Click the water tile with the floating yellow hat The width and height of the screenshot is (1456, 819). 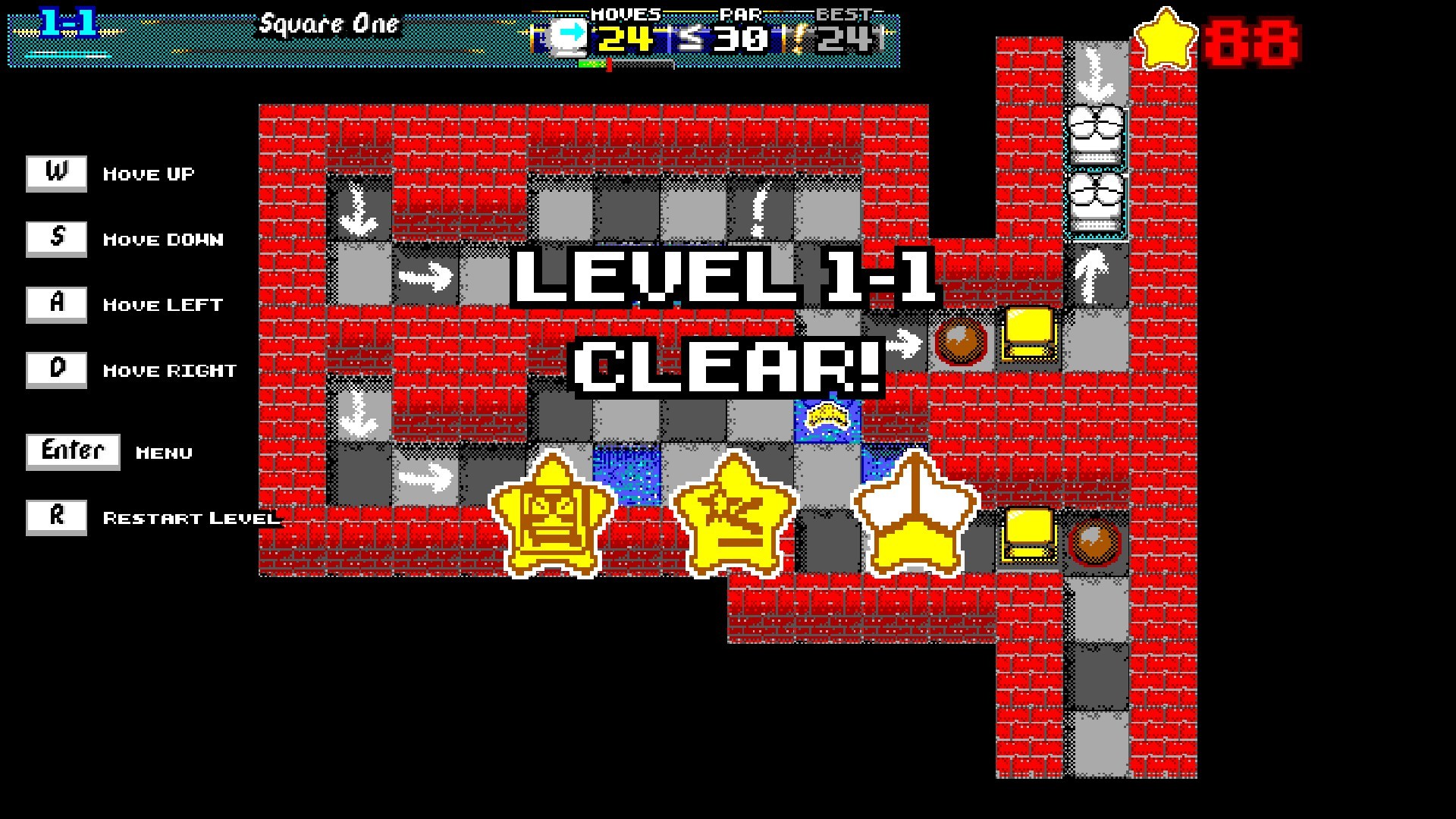827,419
